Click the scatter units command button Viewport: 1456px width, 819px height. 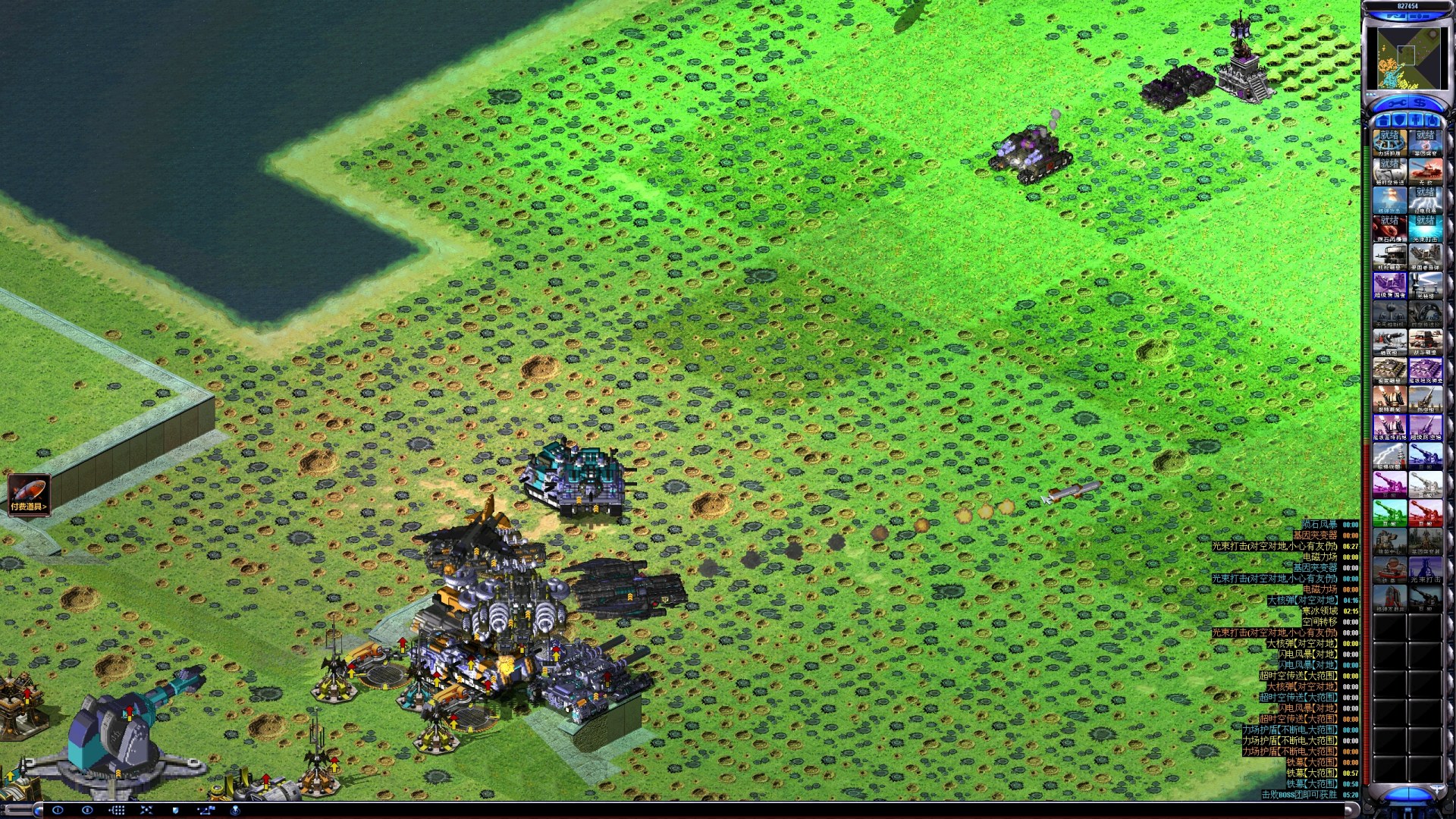click(x=146, y=810)
